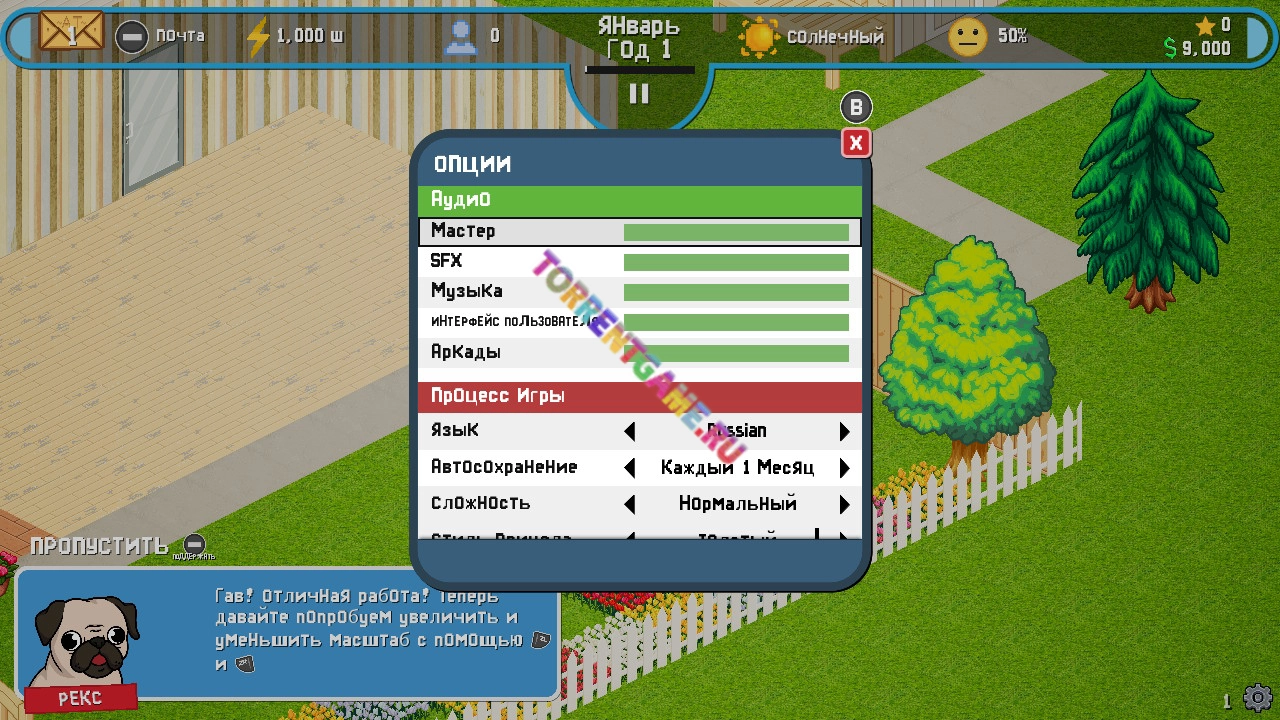
Task: Increase Сложность with the right arrow
Action: 844,504
